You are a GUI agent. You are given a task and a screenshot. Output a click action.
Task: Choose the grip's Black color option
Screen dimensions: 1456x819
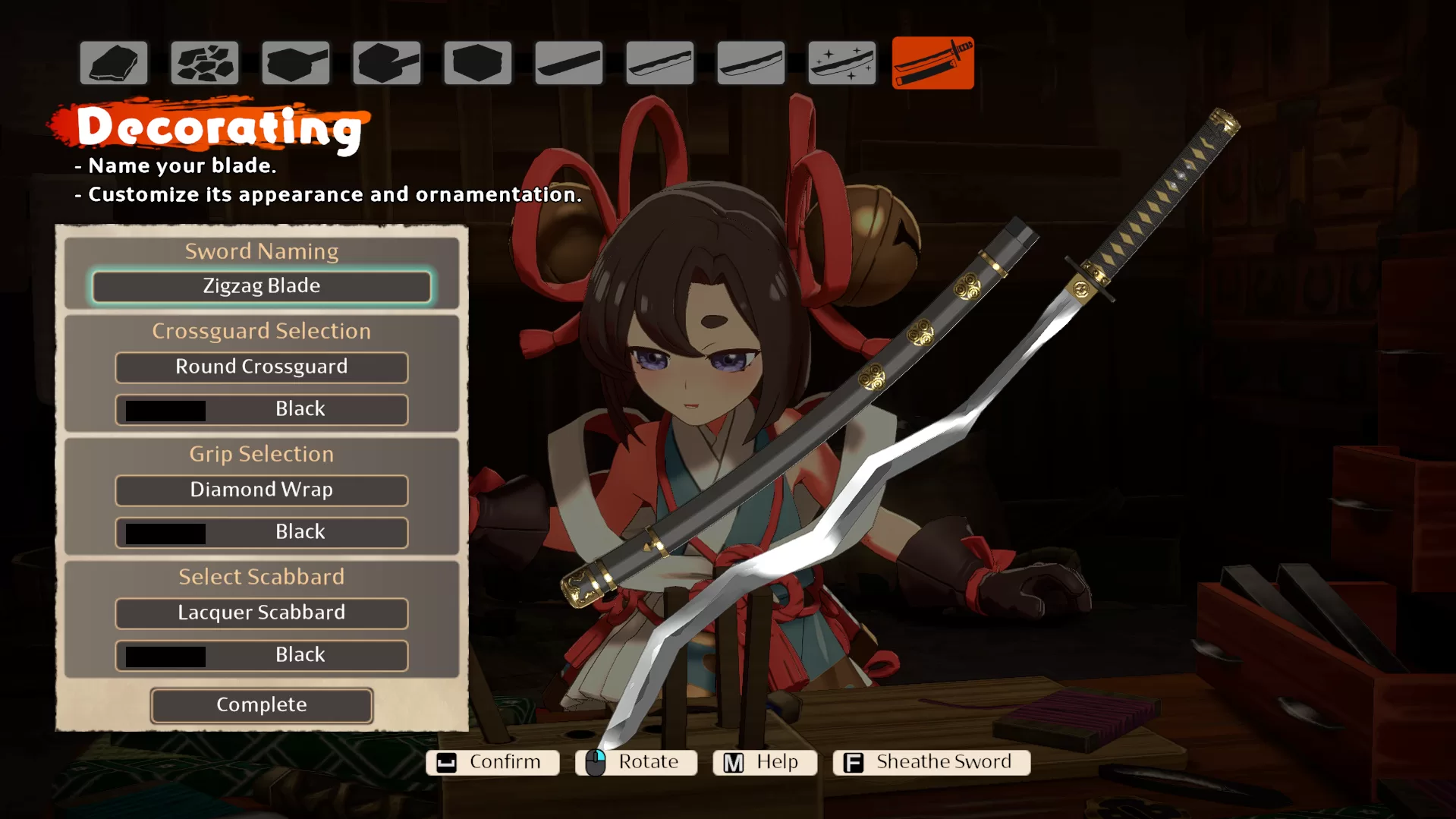[x=261, y=532]
